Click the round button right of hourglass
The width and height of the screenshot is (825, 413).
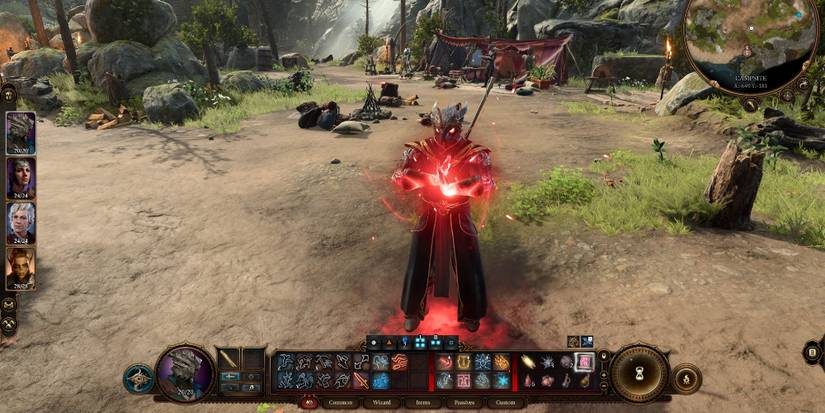[687, 378]
